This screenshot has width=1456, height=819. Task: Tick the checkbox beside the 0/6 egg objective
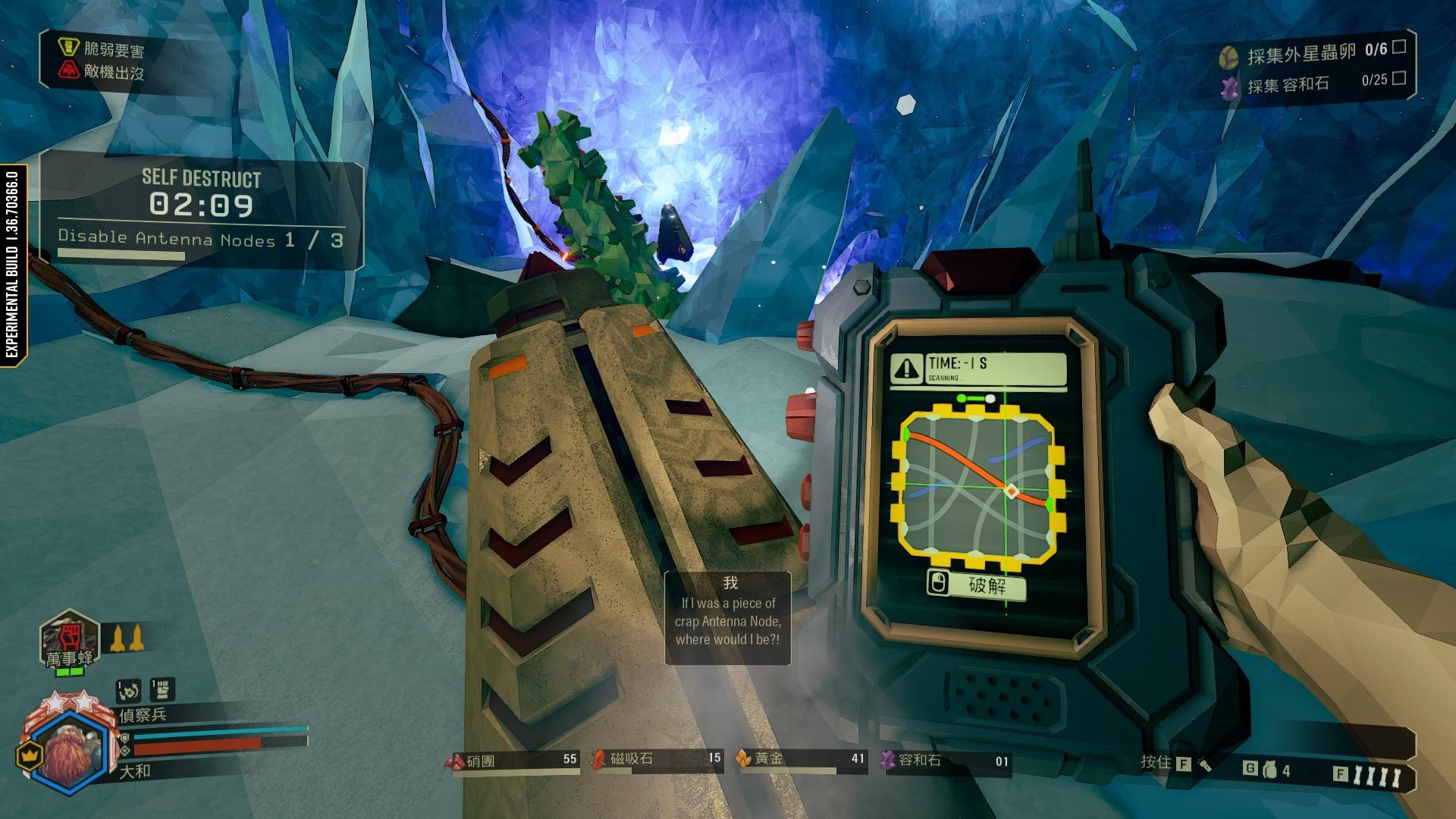1399,47
